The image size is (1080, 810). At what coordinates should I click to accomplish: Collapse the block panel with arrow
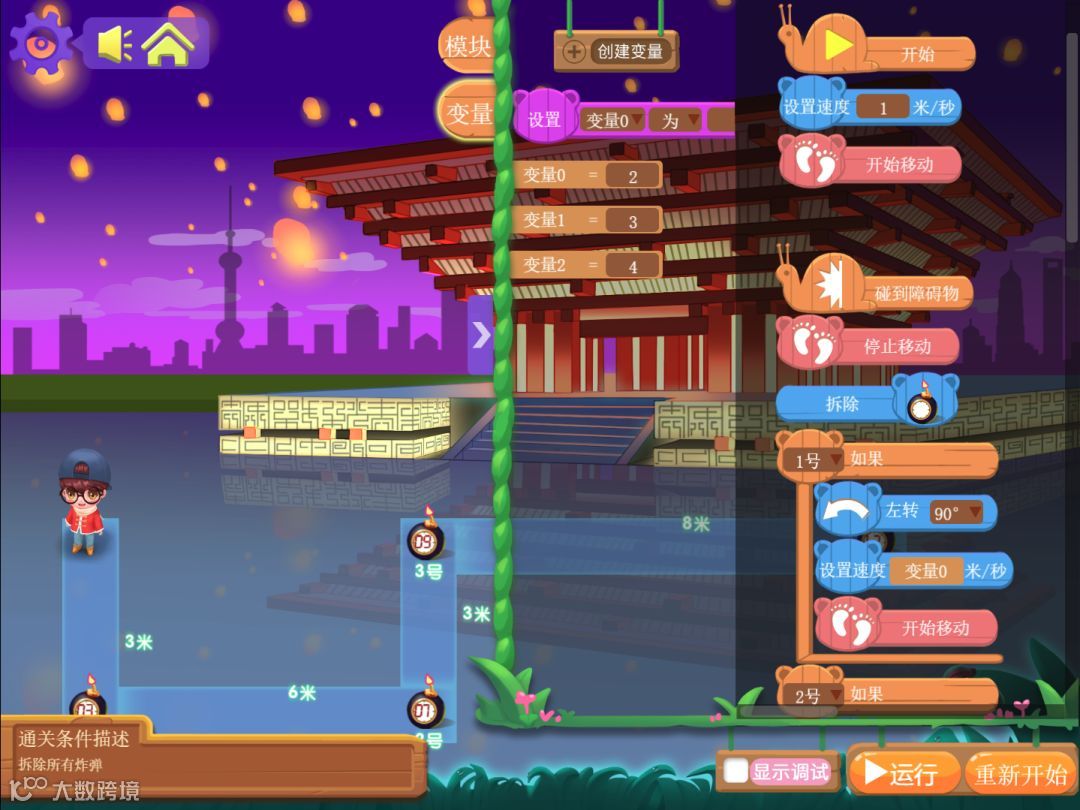click(x=481, y=335)
